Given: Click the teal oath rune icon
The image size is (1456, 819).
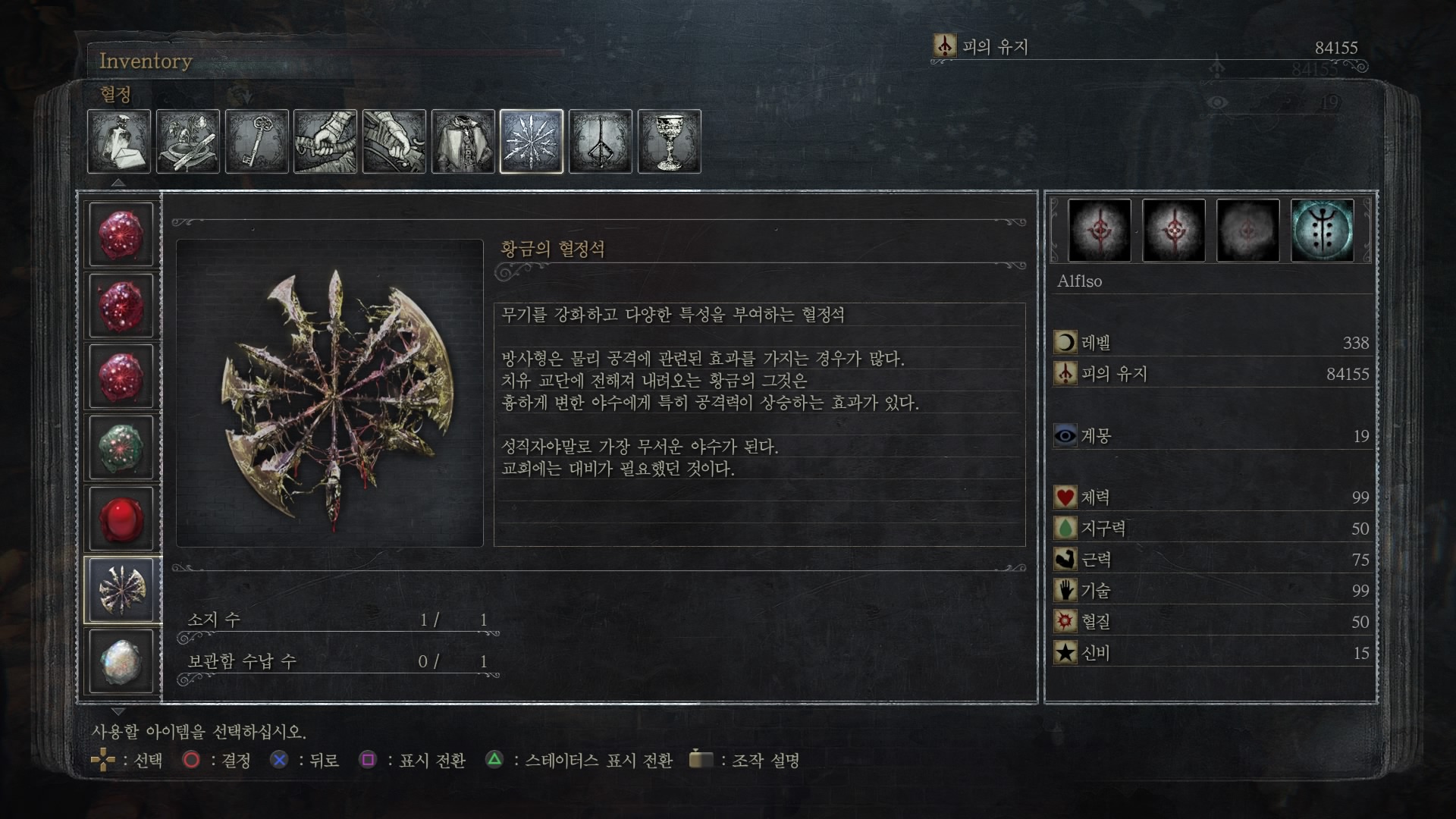Looking at the screenshot, I should coord(1323,231).
